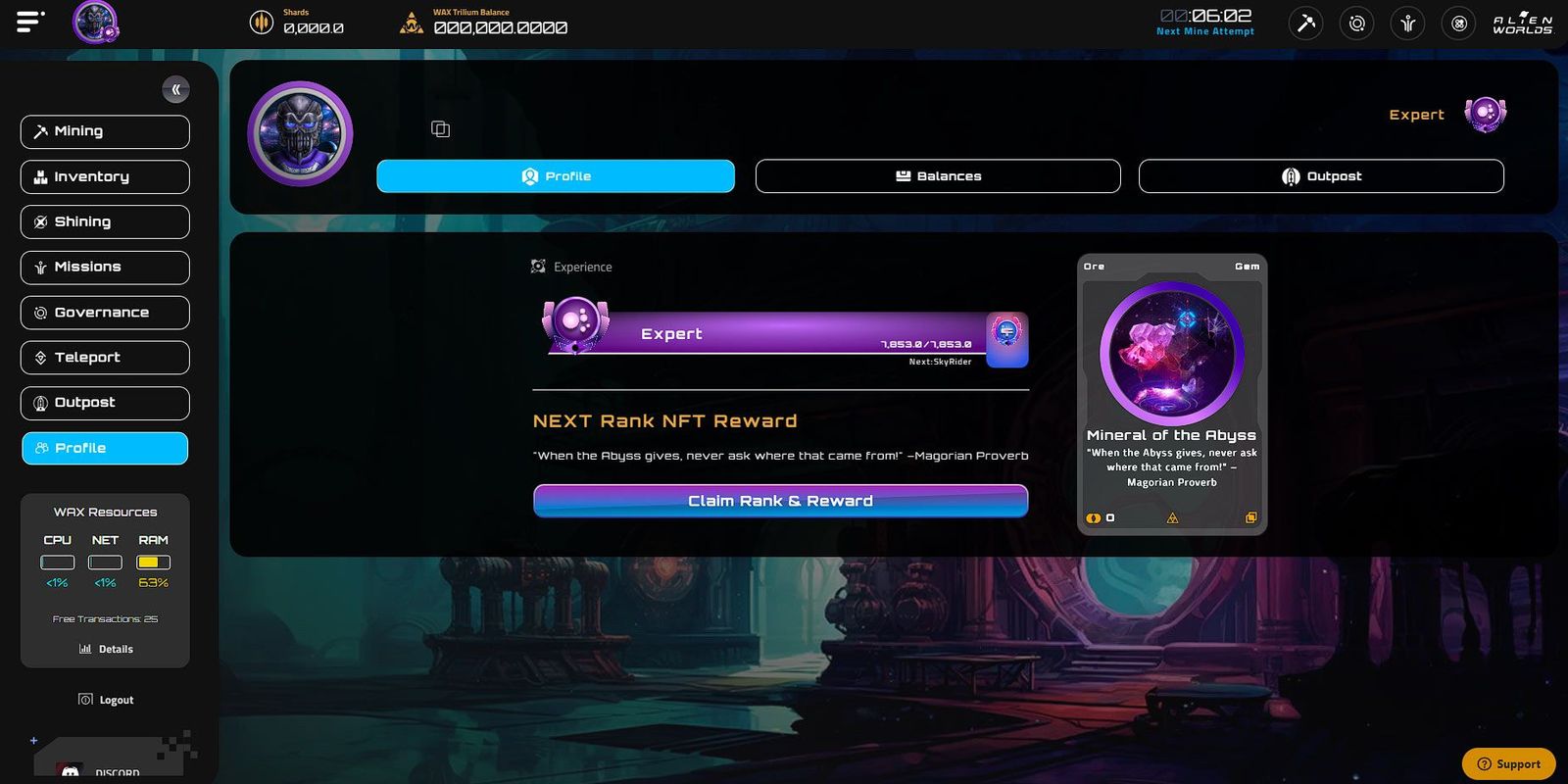Open the hamburger menu at top left
The height and width of the screenshot is (784, 1568).
click(29, 22)
